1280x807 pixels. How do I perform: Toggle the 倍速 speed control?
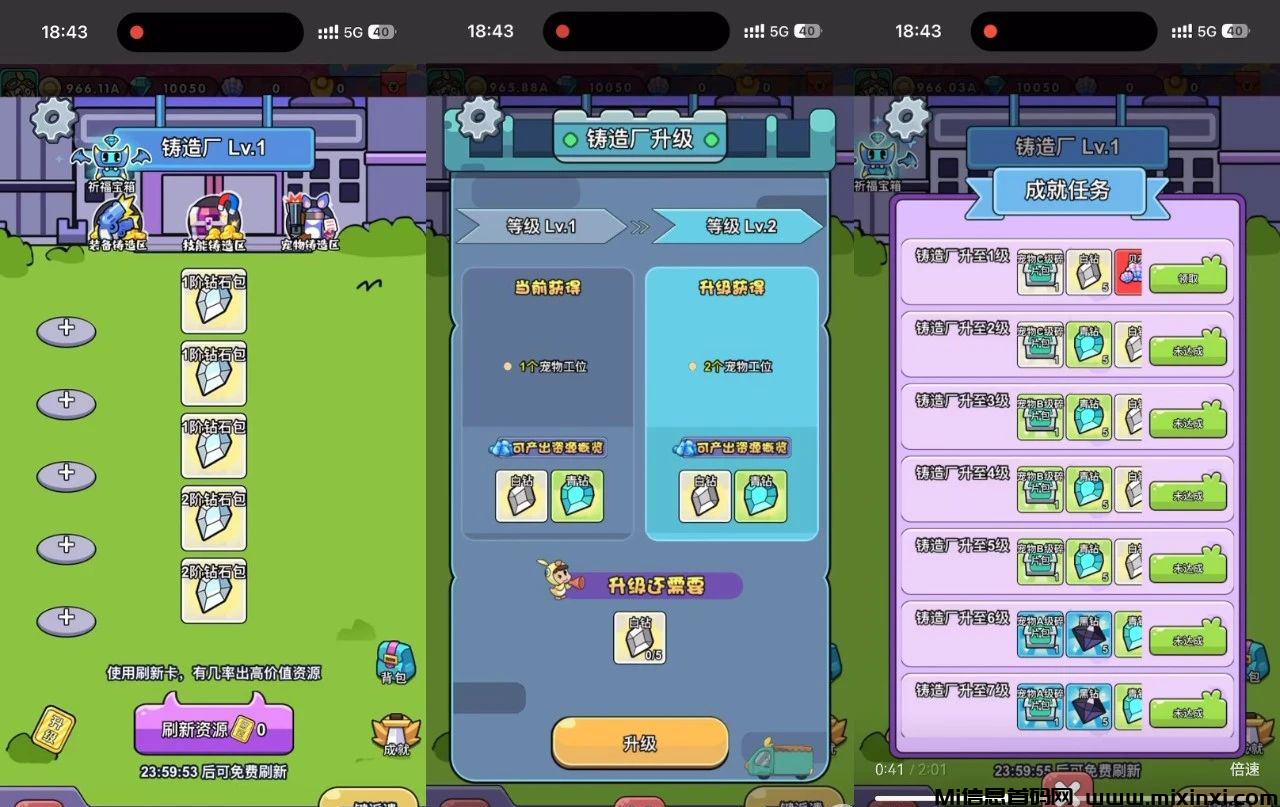click(x=1245, y=769)
